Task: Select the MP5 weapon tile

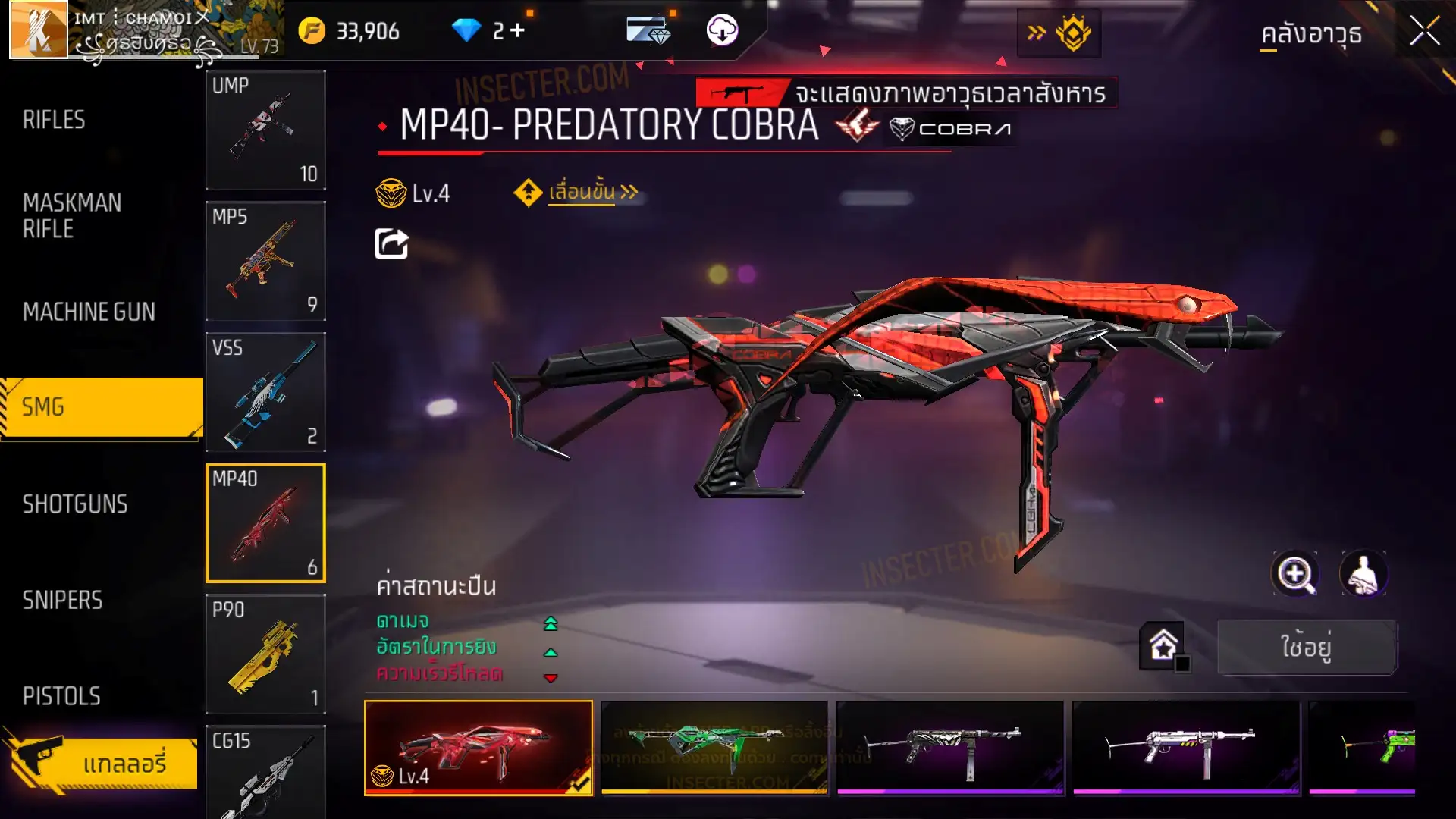Action: (265, 261)
